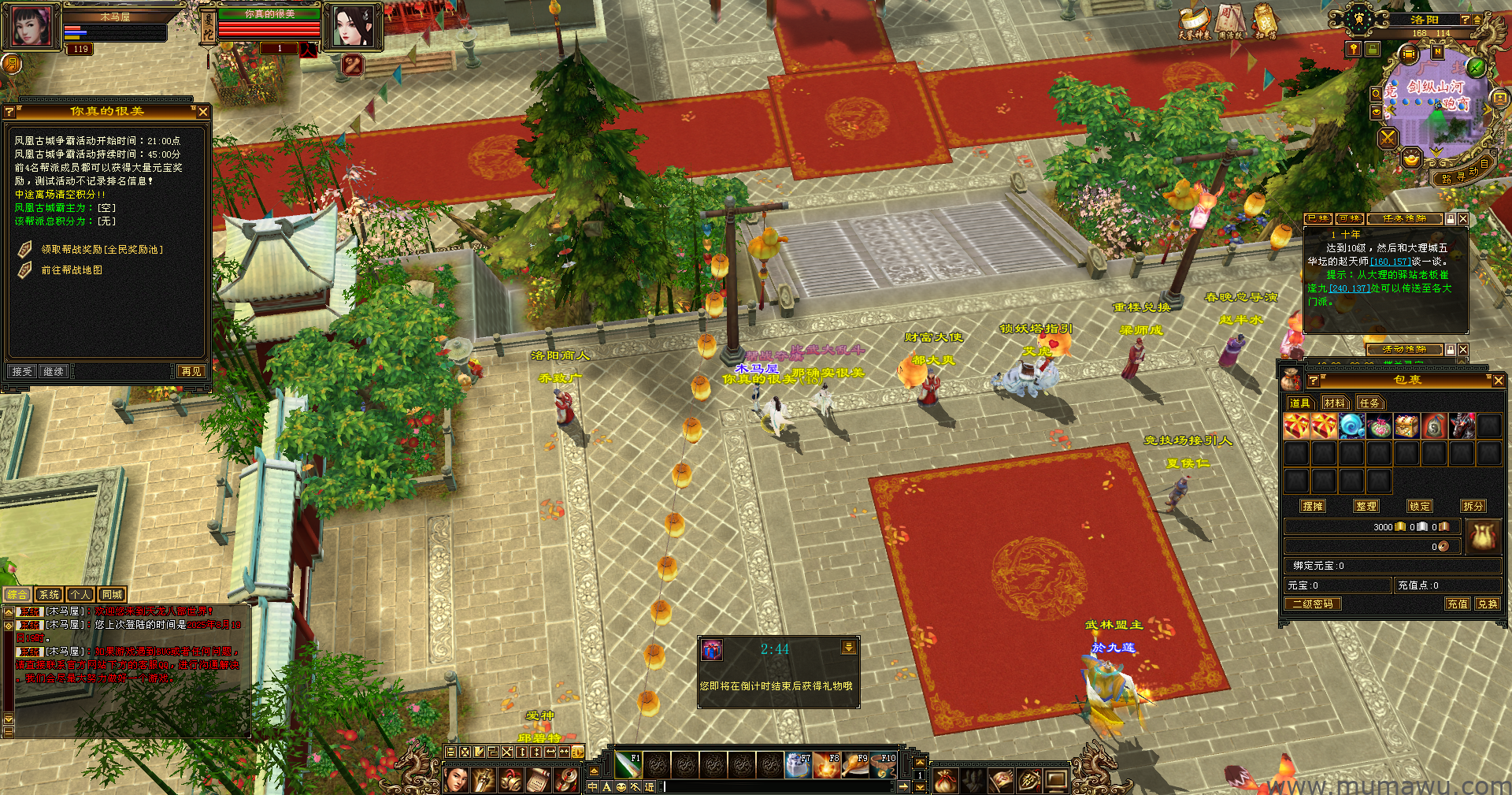Image resolution: width=1512 pixels, height=795 pixels.
Task: Select 前往帮战地图 dialogue option
Action: (72, 270)
